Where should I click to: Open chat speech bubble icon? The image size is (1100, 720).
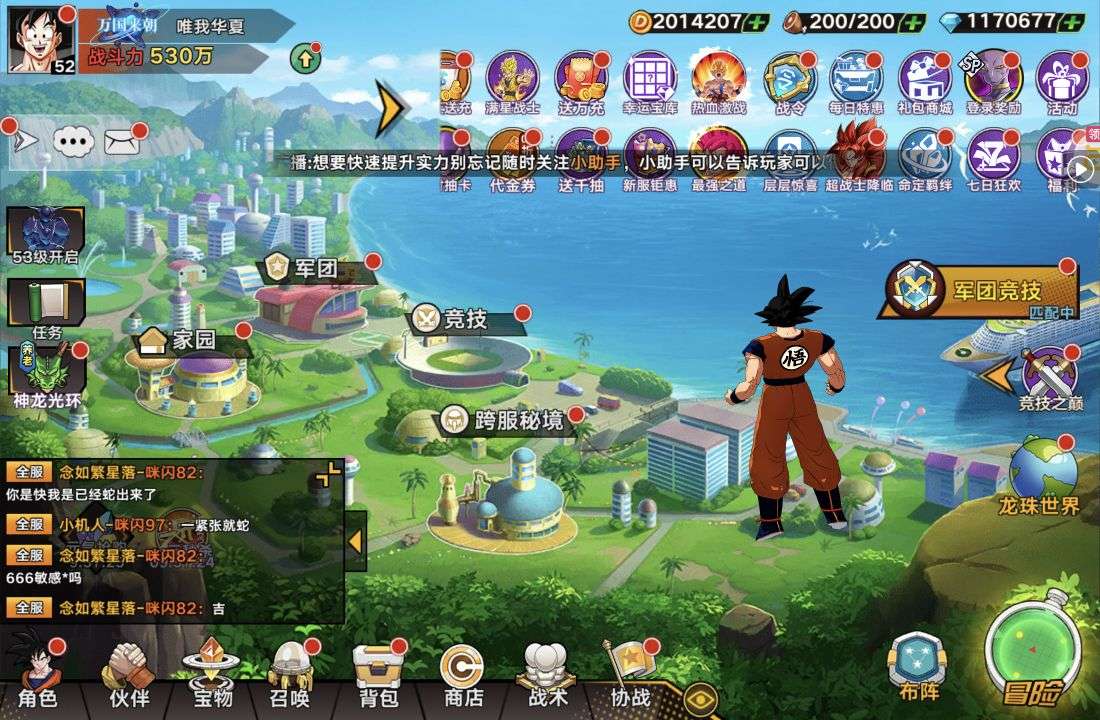pyautogui.click(x=73, y=141)
